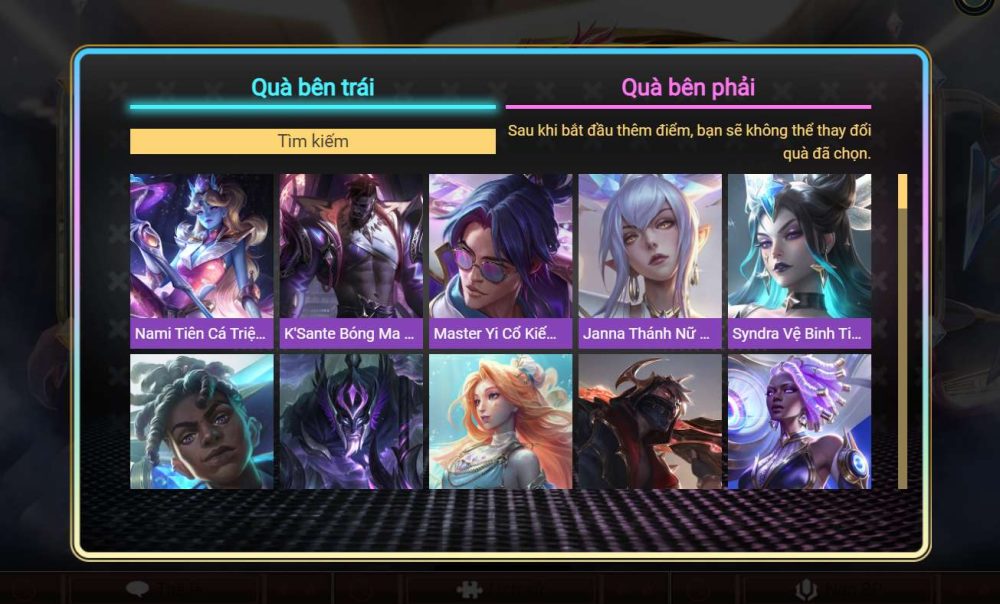Select the Nami Tiên Cá skin card
1000x604 pixels.
pos(201,260)
